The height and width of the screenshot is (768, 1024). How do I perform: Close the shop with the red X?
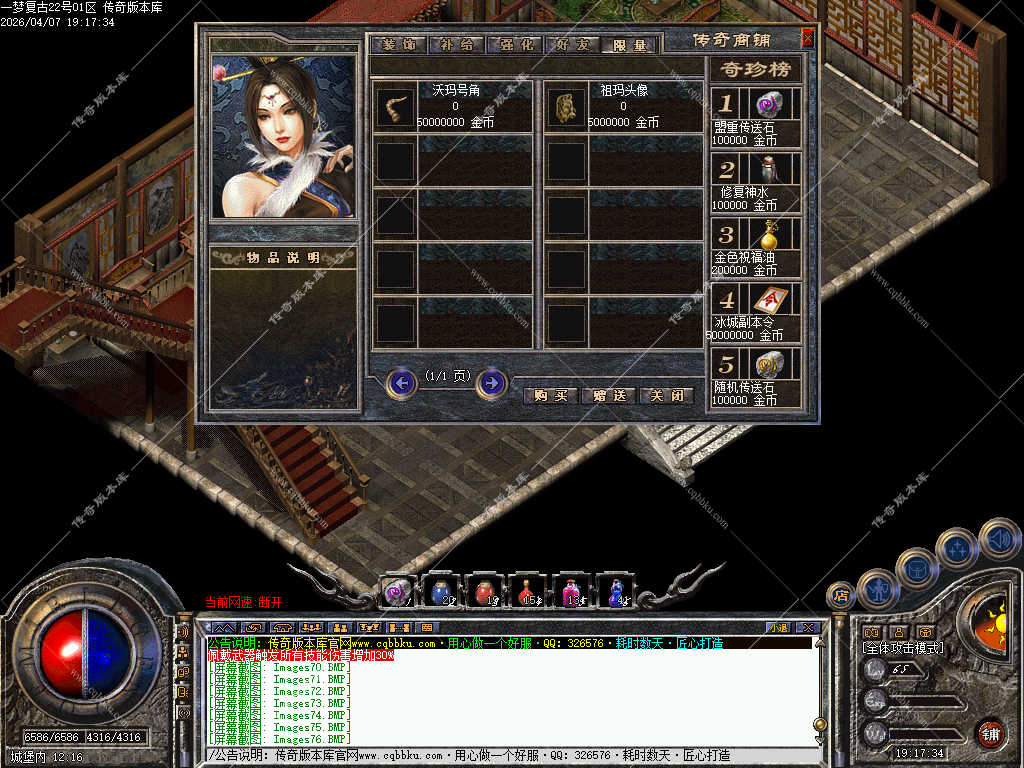(x=807, y=39)
